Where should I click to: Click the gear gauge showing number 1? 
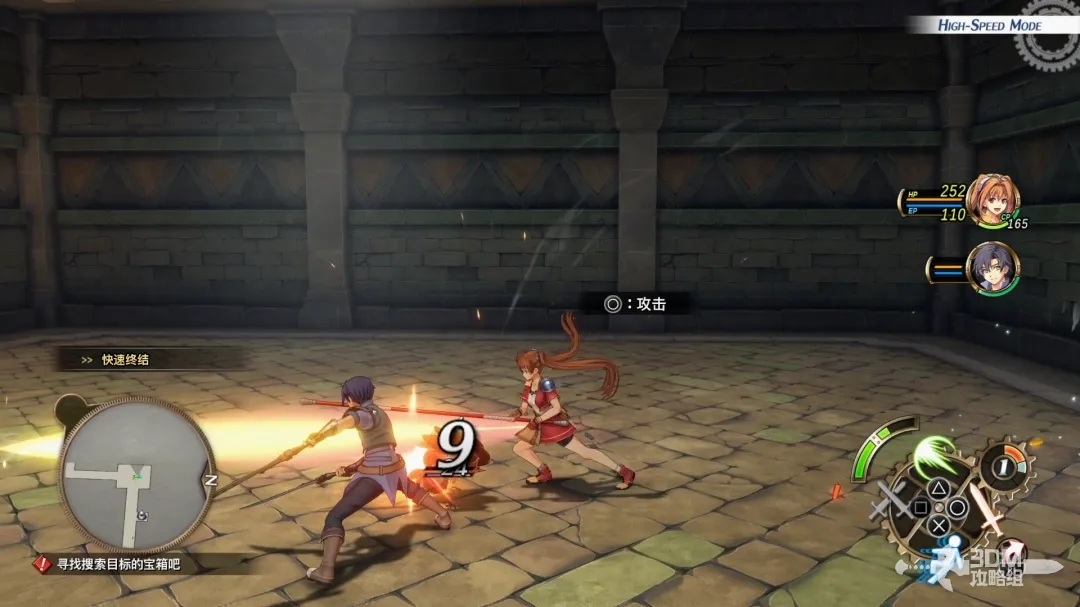(x=1003, y=466)
